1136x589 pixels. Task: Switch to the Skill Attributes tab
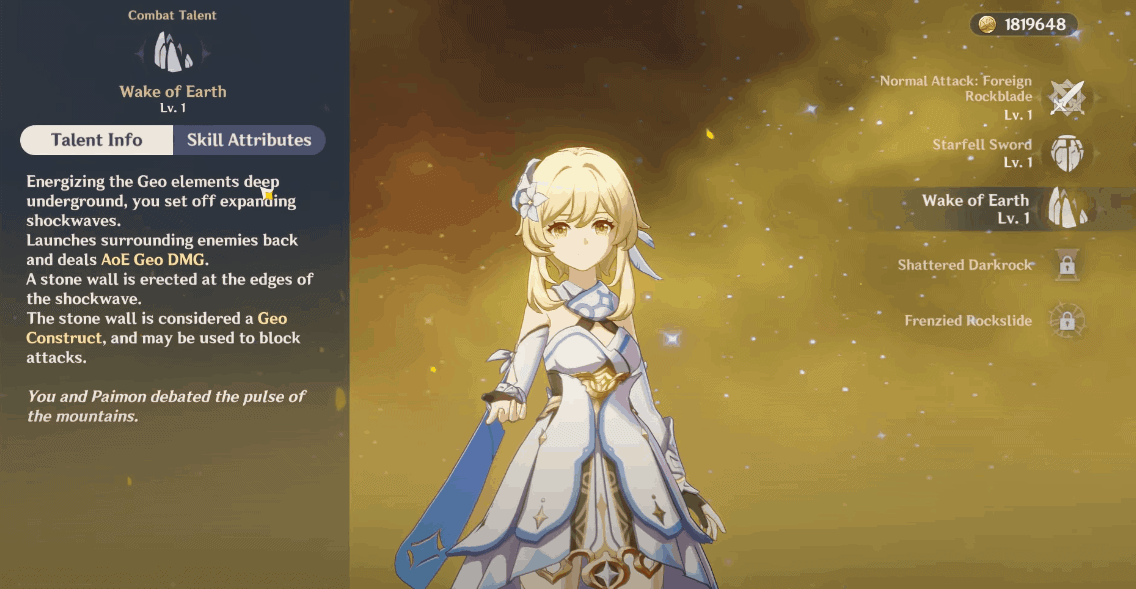249,140
